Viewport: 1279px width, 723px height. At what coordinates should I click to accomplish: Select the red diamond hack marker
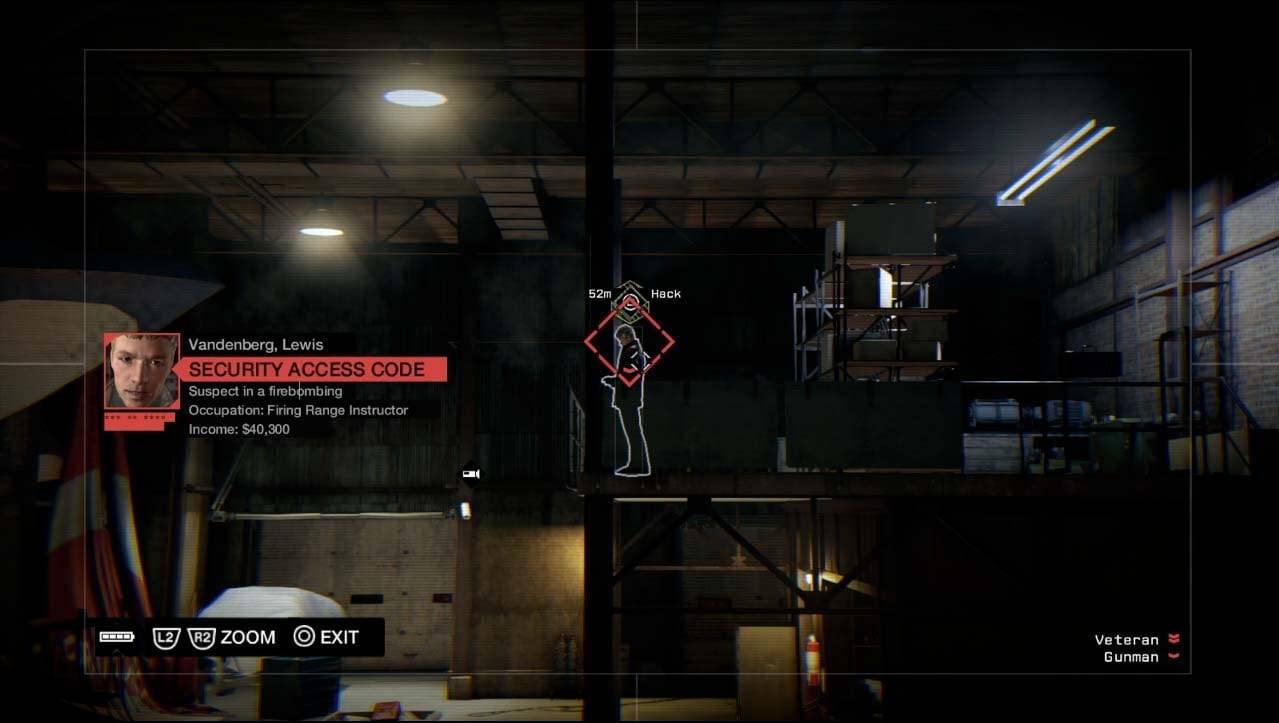(629, 343)
